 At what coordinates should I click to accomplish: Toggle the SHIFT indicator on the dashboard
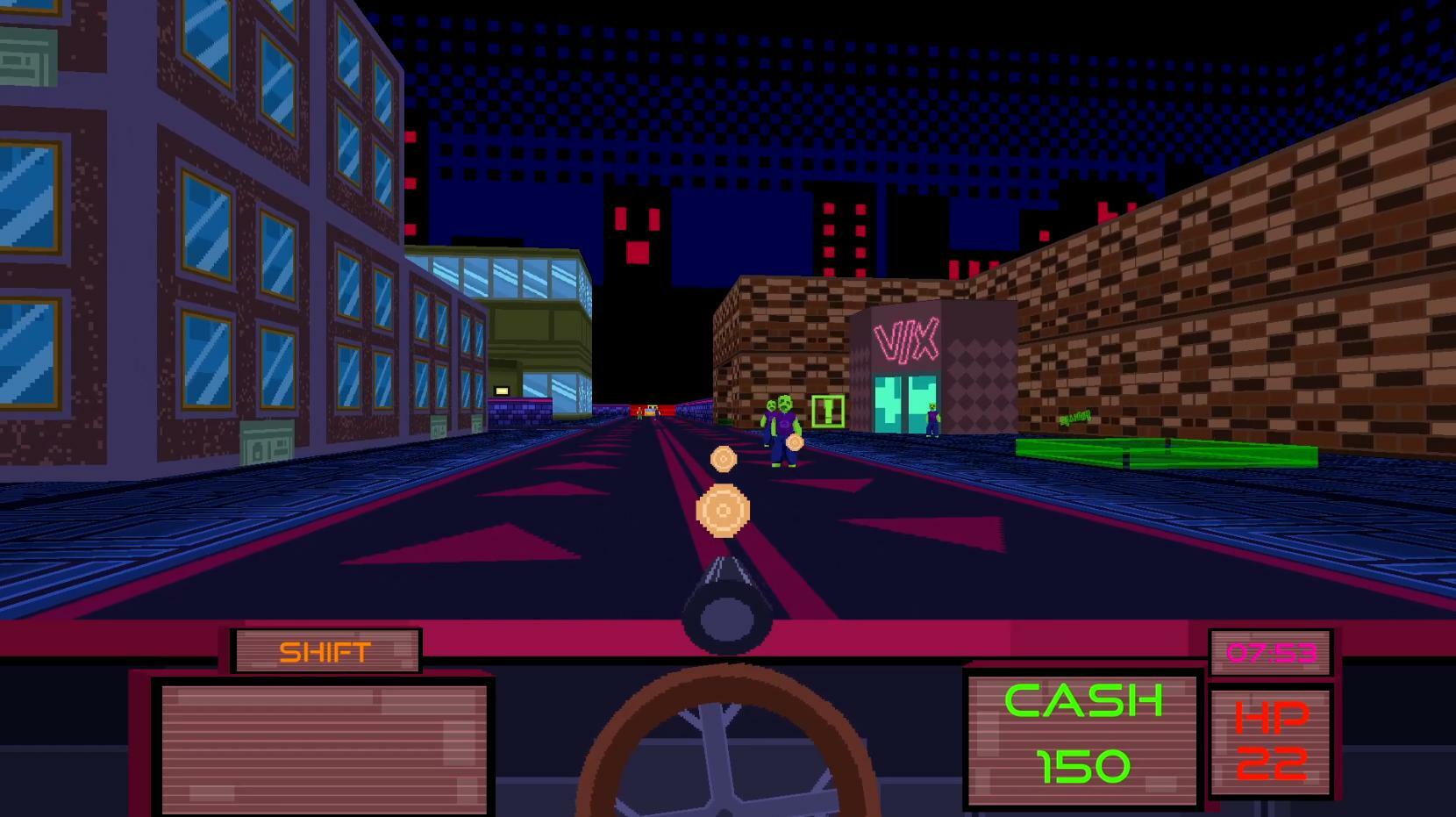coord(325,650)
